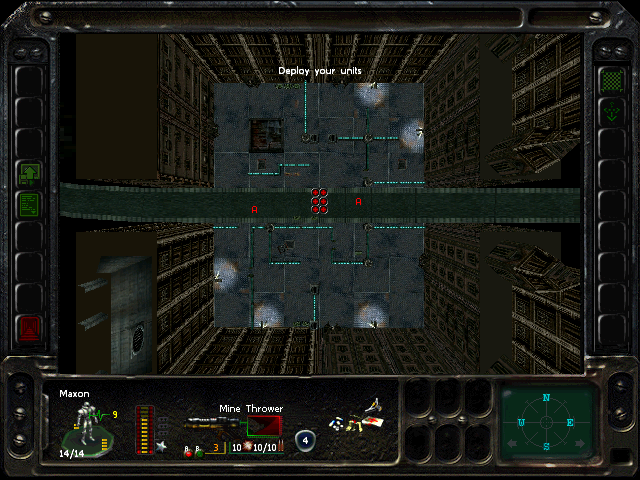
Task: Open the green document panel button
Action: 29,205
